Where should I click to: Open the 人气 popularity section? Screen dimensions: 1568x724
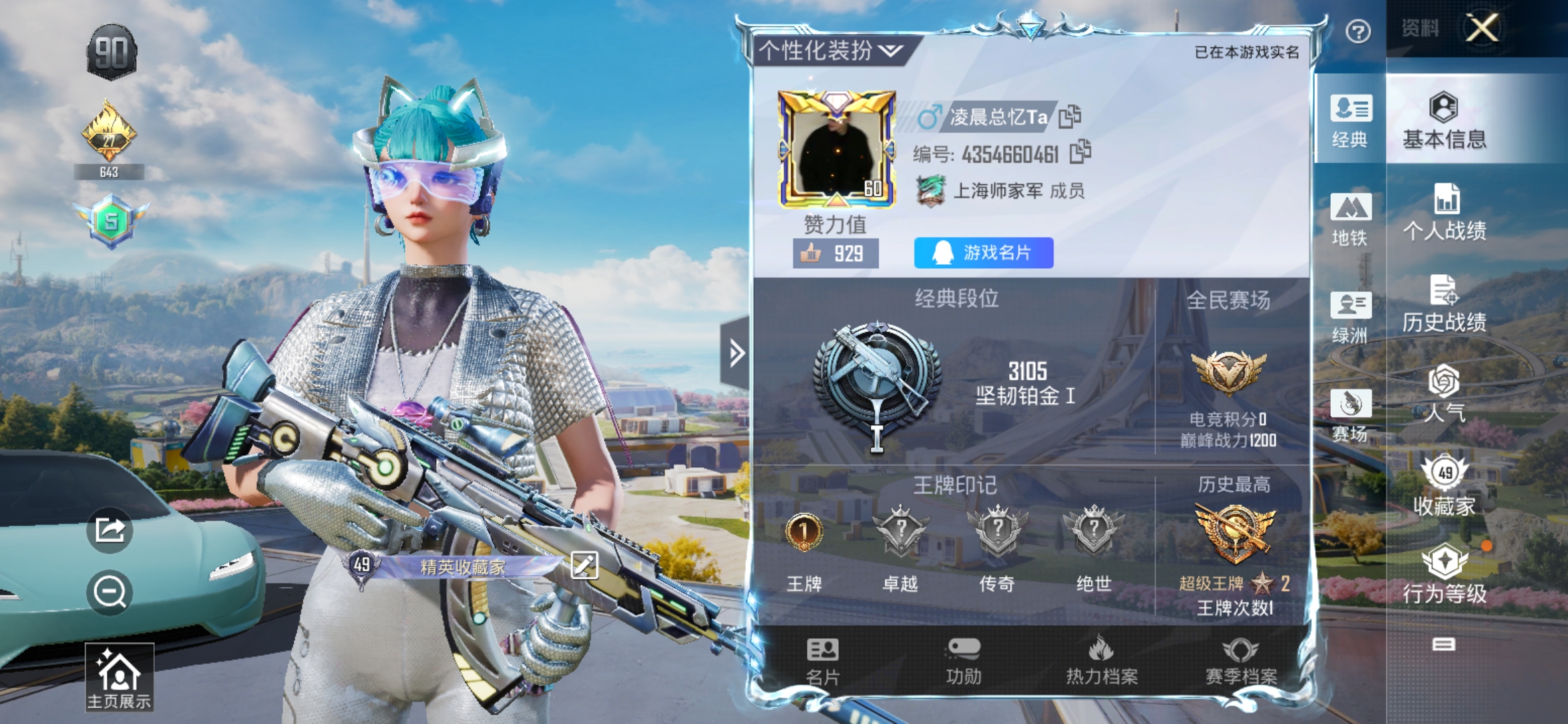[x=1444, y=395]
